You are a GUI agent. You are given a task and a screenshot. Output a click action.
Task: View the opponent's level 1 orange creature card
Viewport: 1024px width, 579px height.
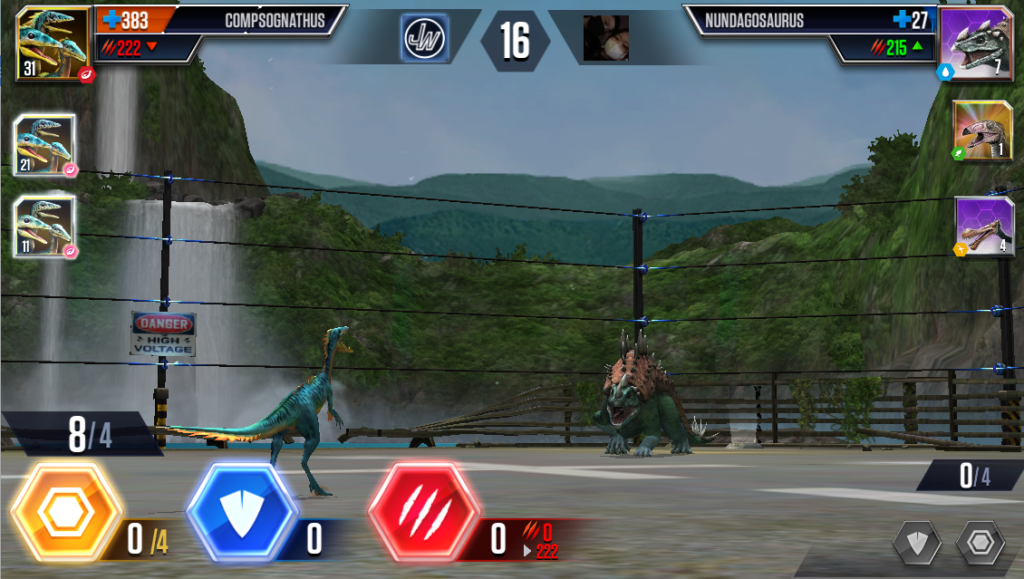pyautogui.click(x=983, y=130)
